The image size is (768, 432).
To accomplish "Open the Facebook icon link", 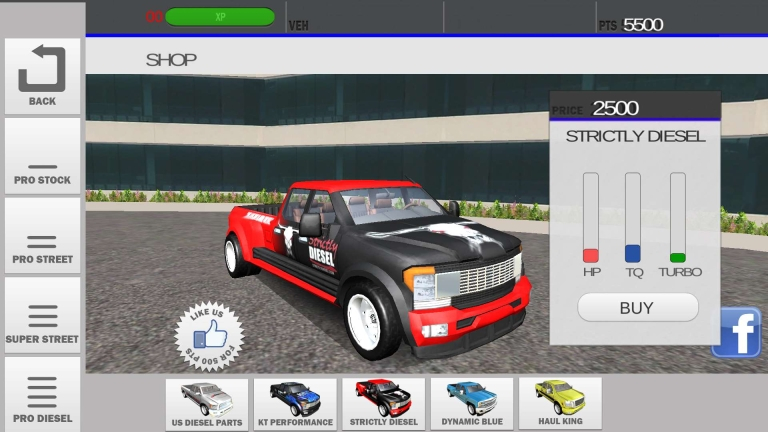I will point(737,333).
